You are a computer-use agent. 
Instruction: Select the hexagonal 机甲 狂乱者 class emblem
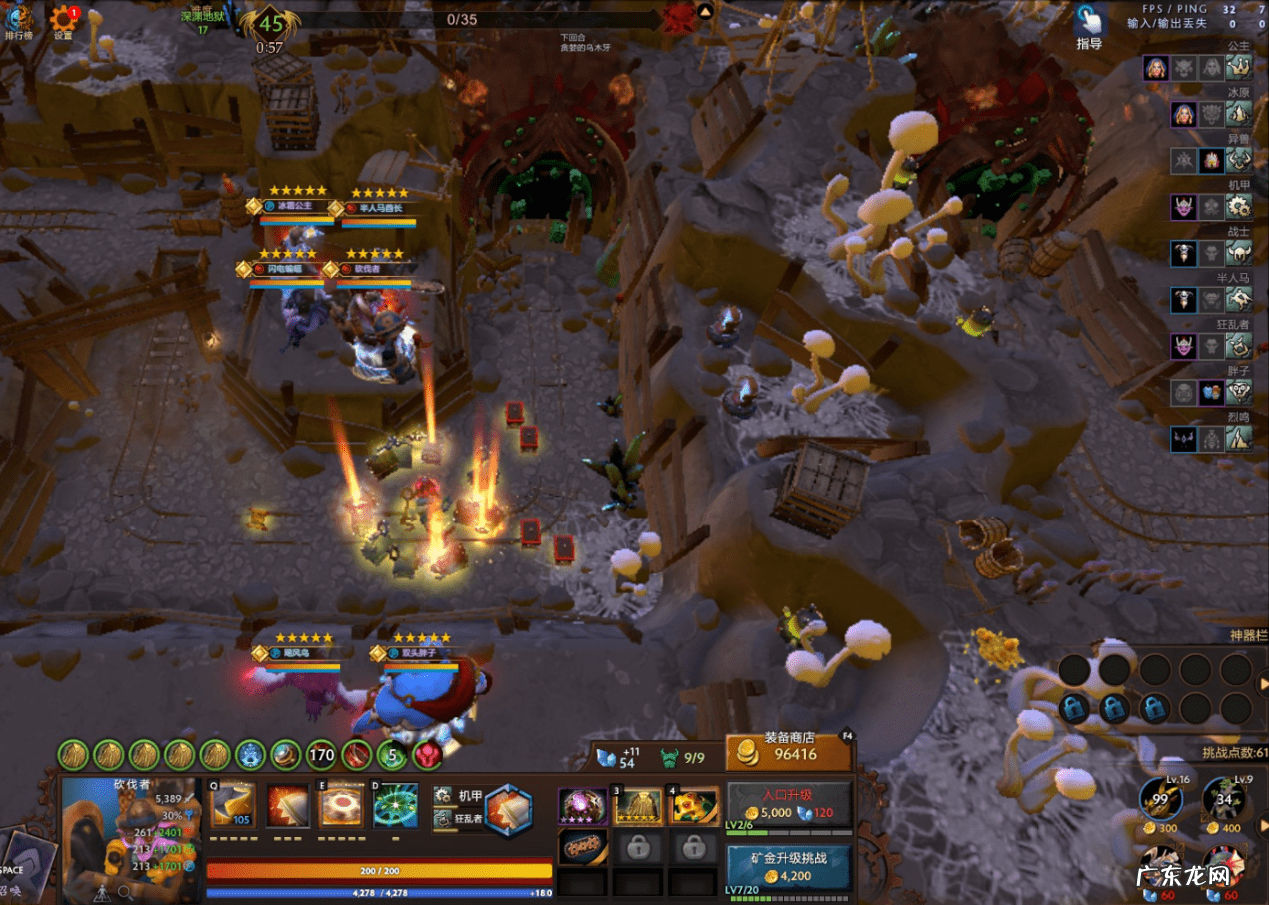pyautogui.click(x=508, y=808)
